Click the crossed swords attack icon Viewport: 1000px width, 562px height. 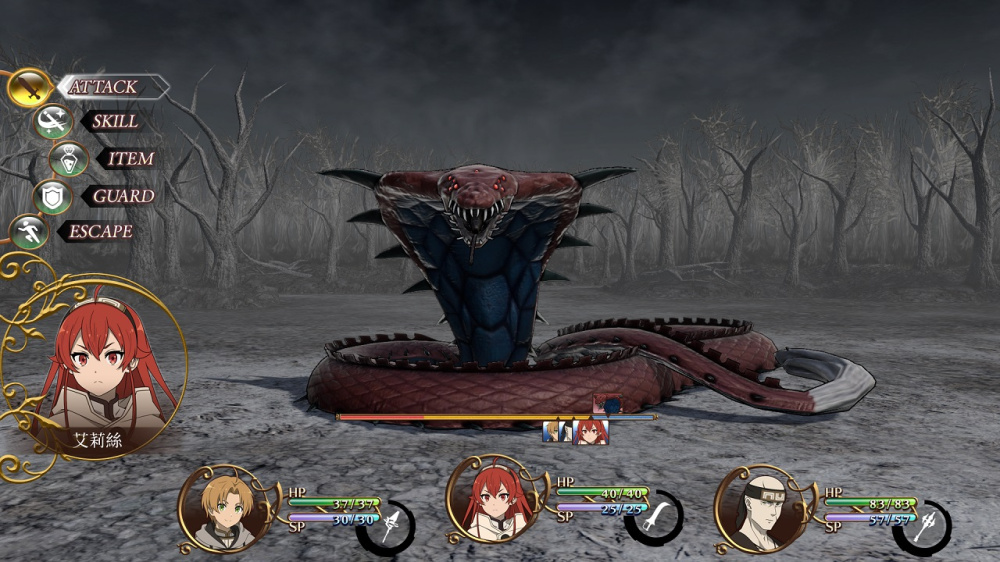click(x=30, y=88)
